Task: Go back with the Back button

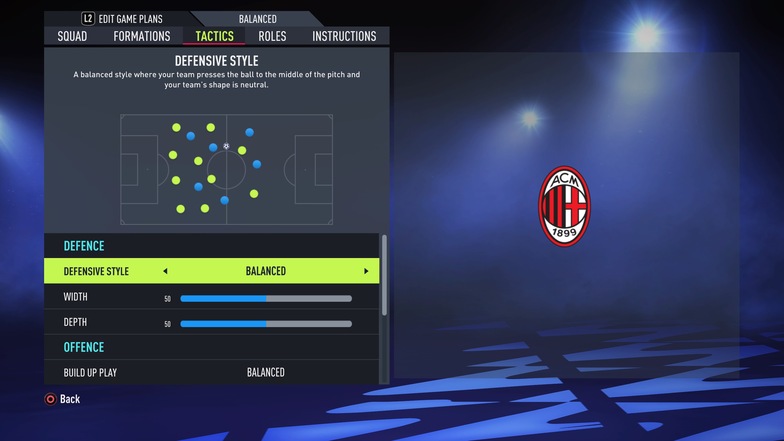Action: click(62, 399)
